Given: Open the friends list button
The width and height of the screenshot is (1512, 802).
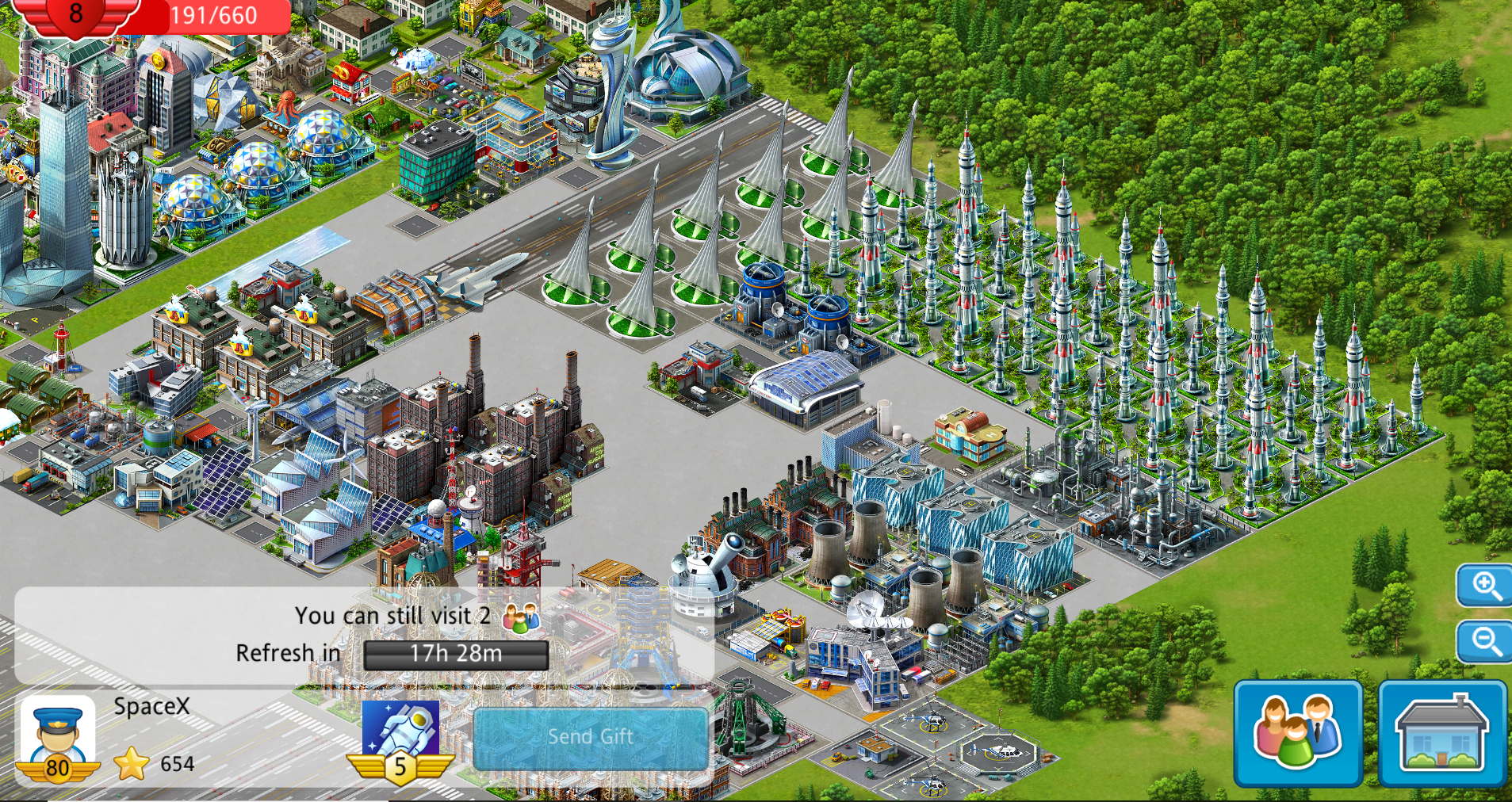Looking at the screenshot, I should tap(1298, 732).
